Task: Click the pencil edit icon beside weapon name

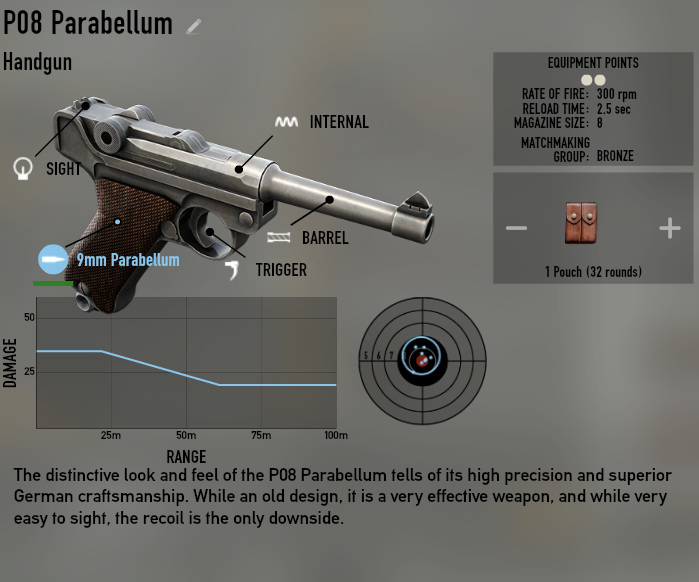Action: (x=194, y=27)
